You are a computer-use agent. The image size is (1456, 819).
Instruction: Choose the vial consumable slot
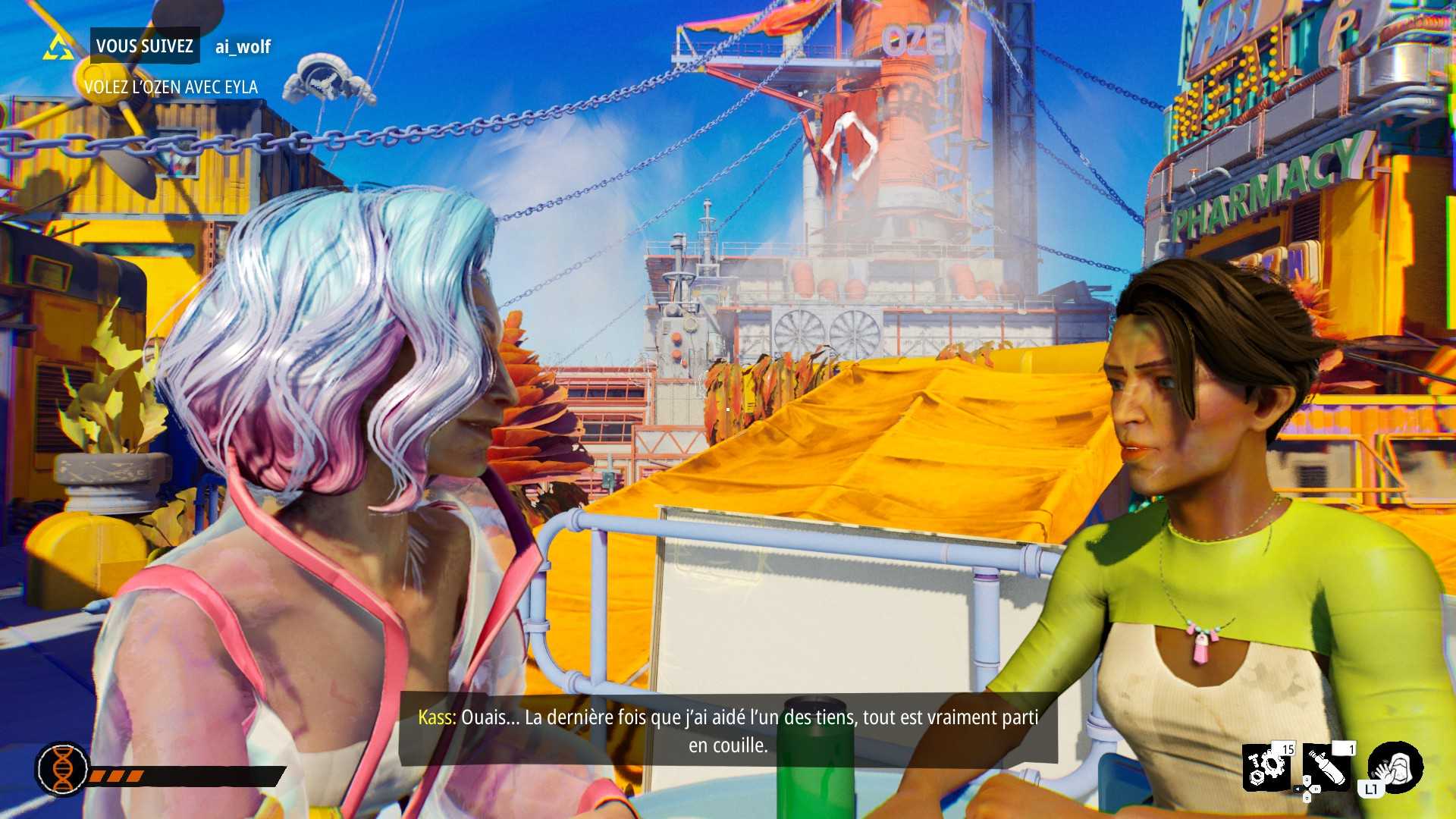tap(1329, 767)
